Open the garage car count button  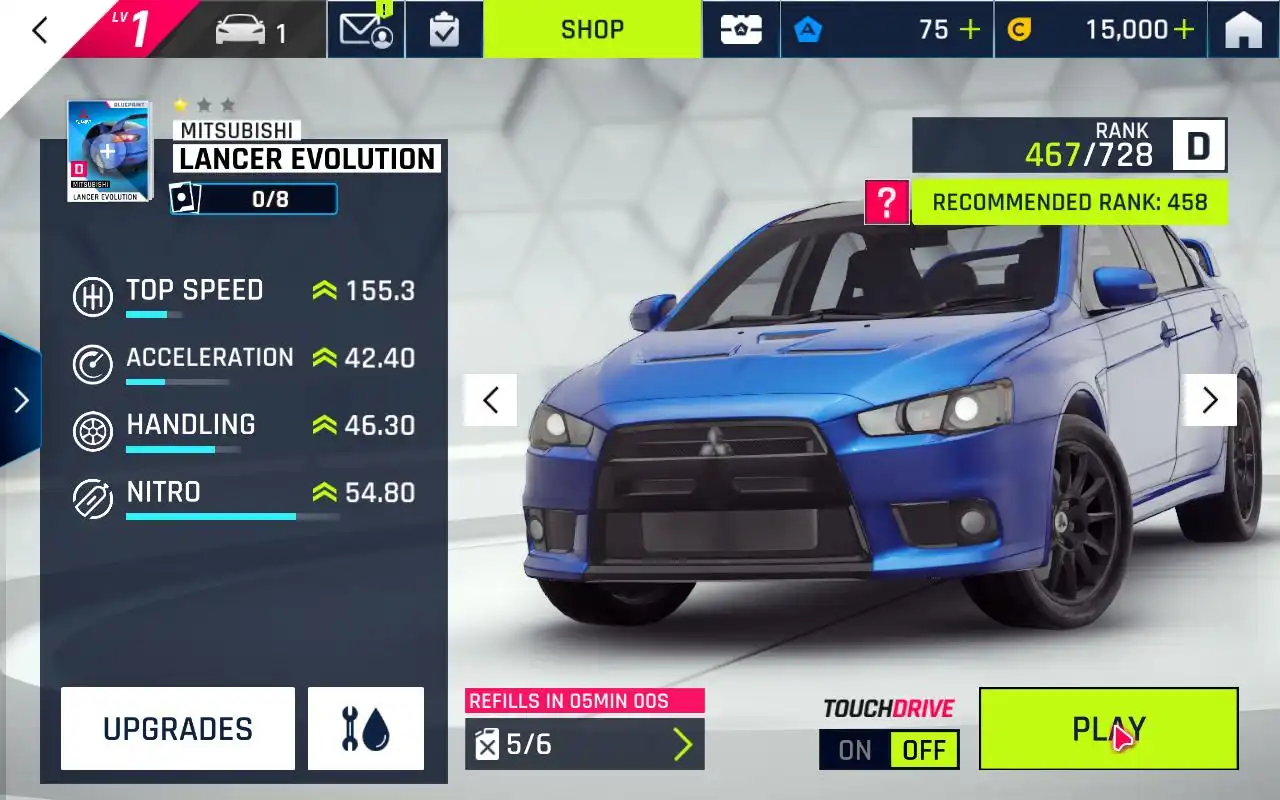point(252,31)
